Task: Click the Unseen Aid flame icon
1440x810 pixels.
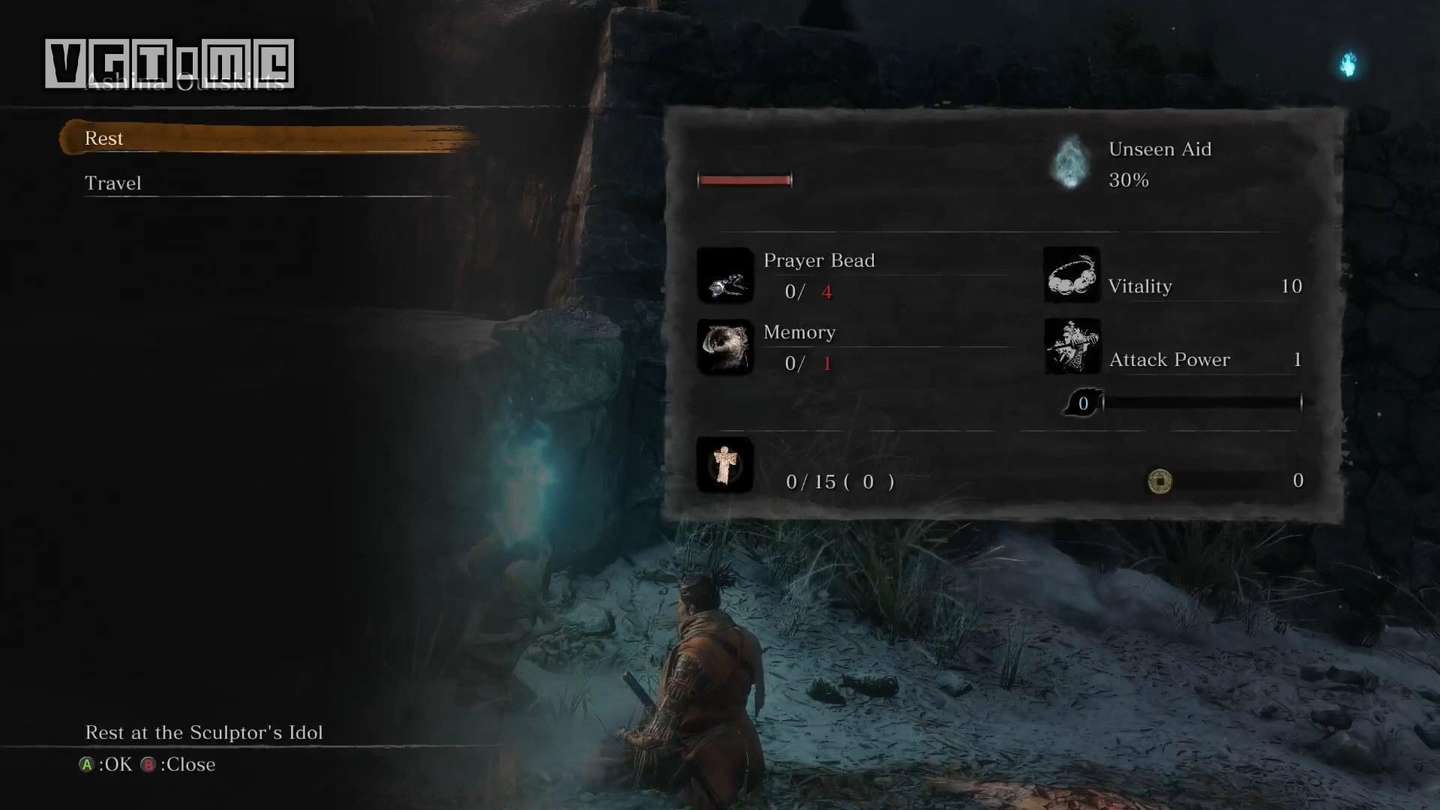Action: click(x=1070, y=164)
